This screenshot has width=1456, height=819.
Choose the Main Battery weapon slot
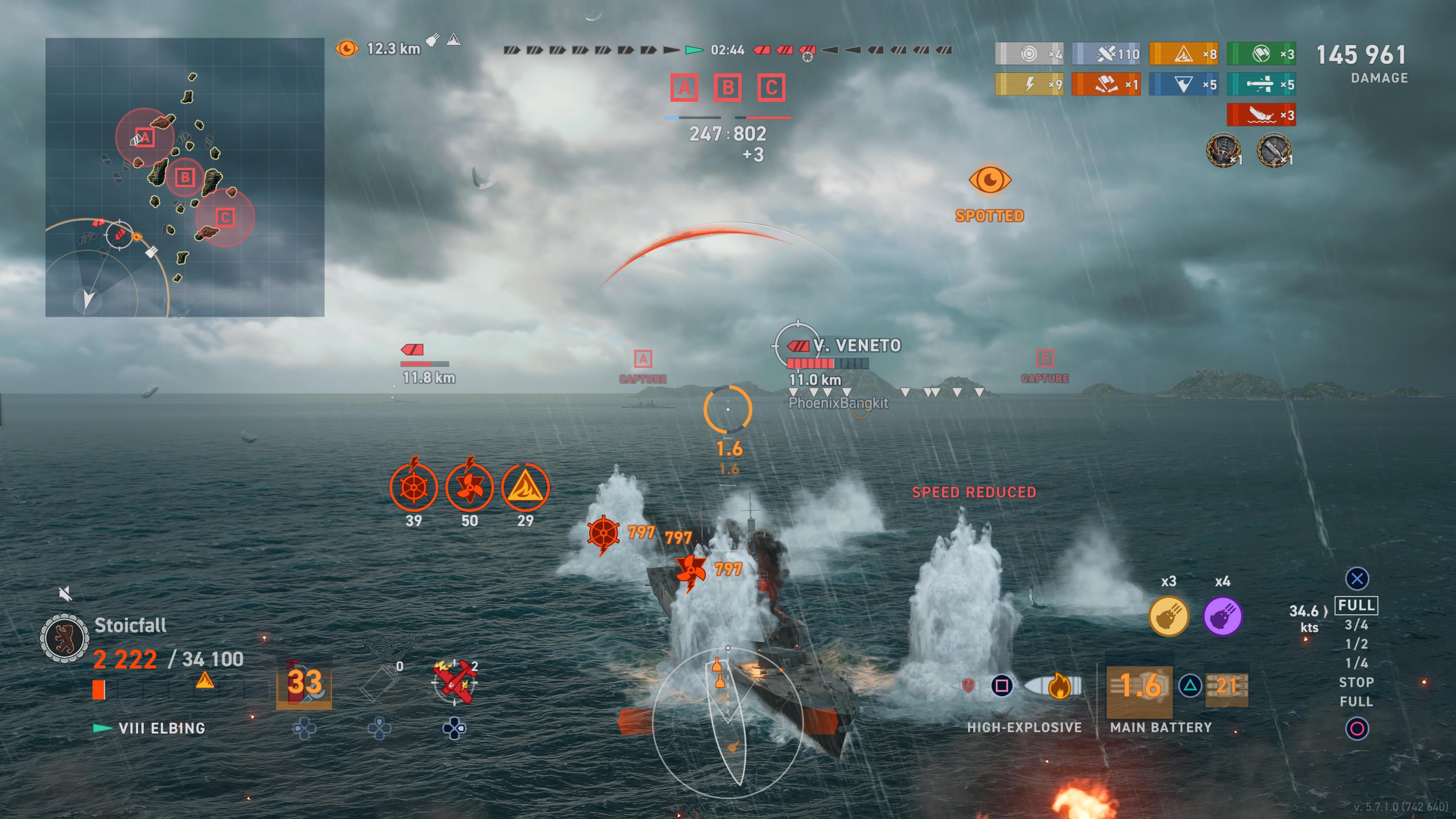click(x=1139, y=686)
